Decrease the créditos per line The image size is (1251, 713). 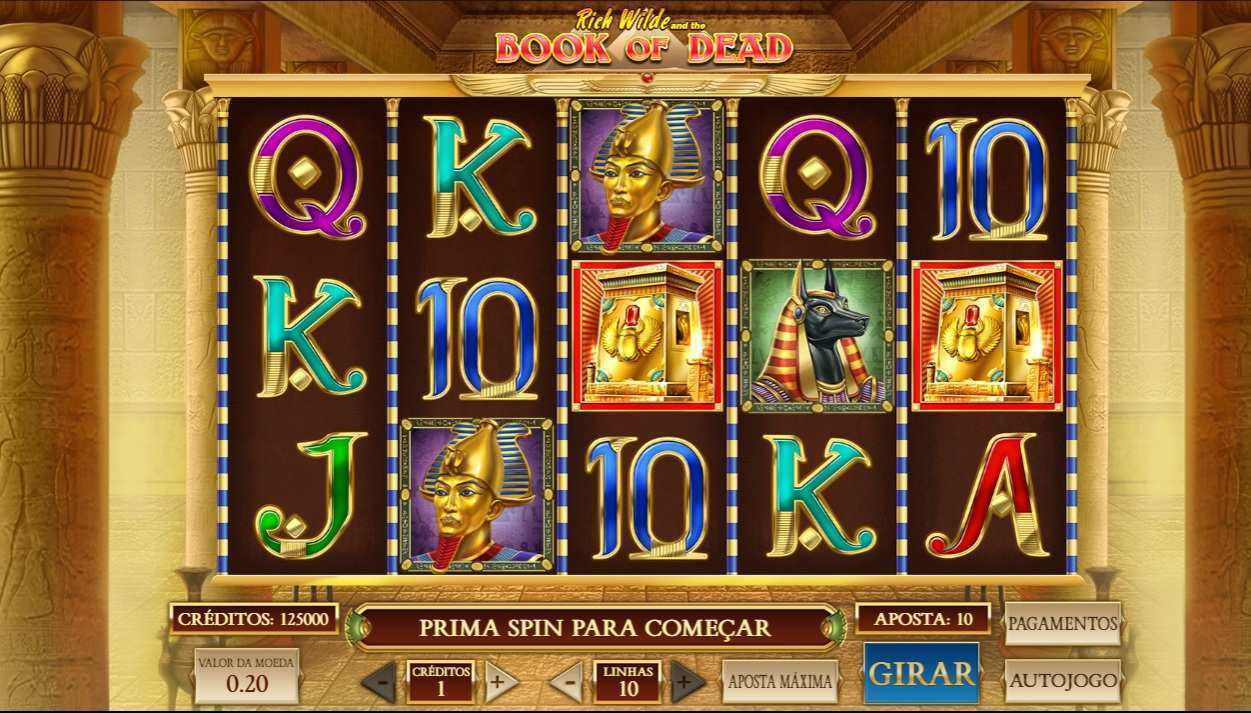[379, 682]
